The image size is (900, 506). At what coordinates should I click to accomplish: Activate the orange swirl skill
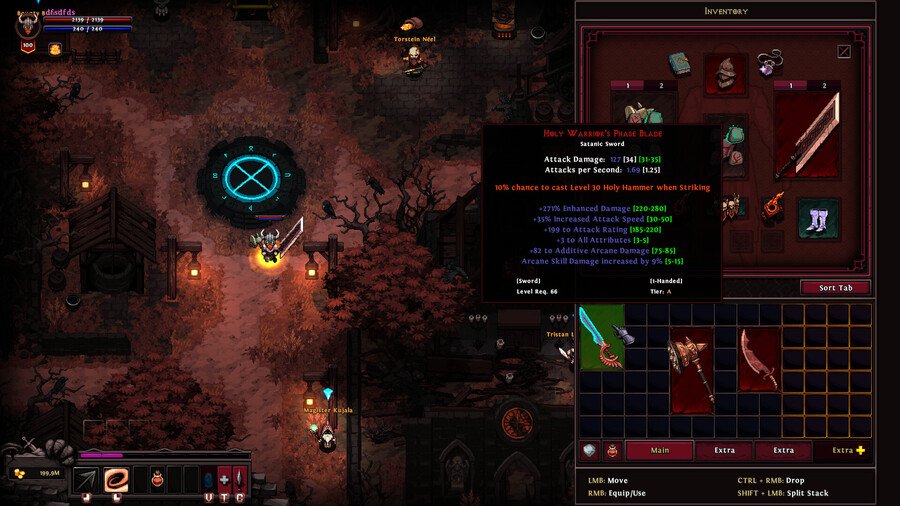click(x=117, y=480)
